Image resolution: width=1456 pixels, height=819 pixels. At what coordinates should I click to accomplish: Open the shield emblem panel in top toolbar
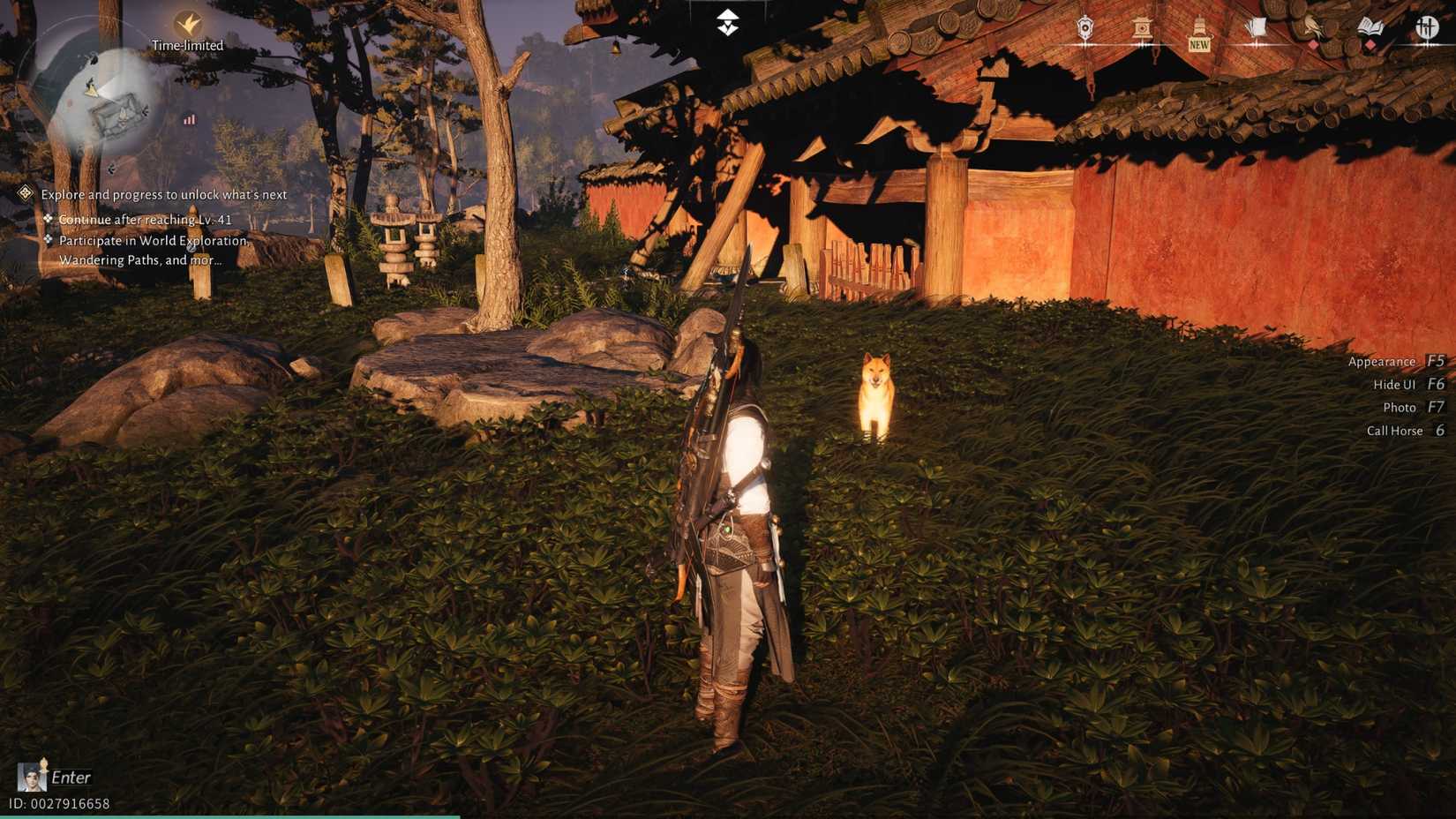pos(1084,26)
